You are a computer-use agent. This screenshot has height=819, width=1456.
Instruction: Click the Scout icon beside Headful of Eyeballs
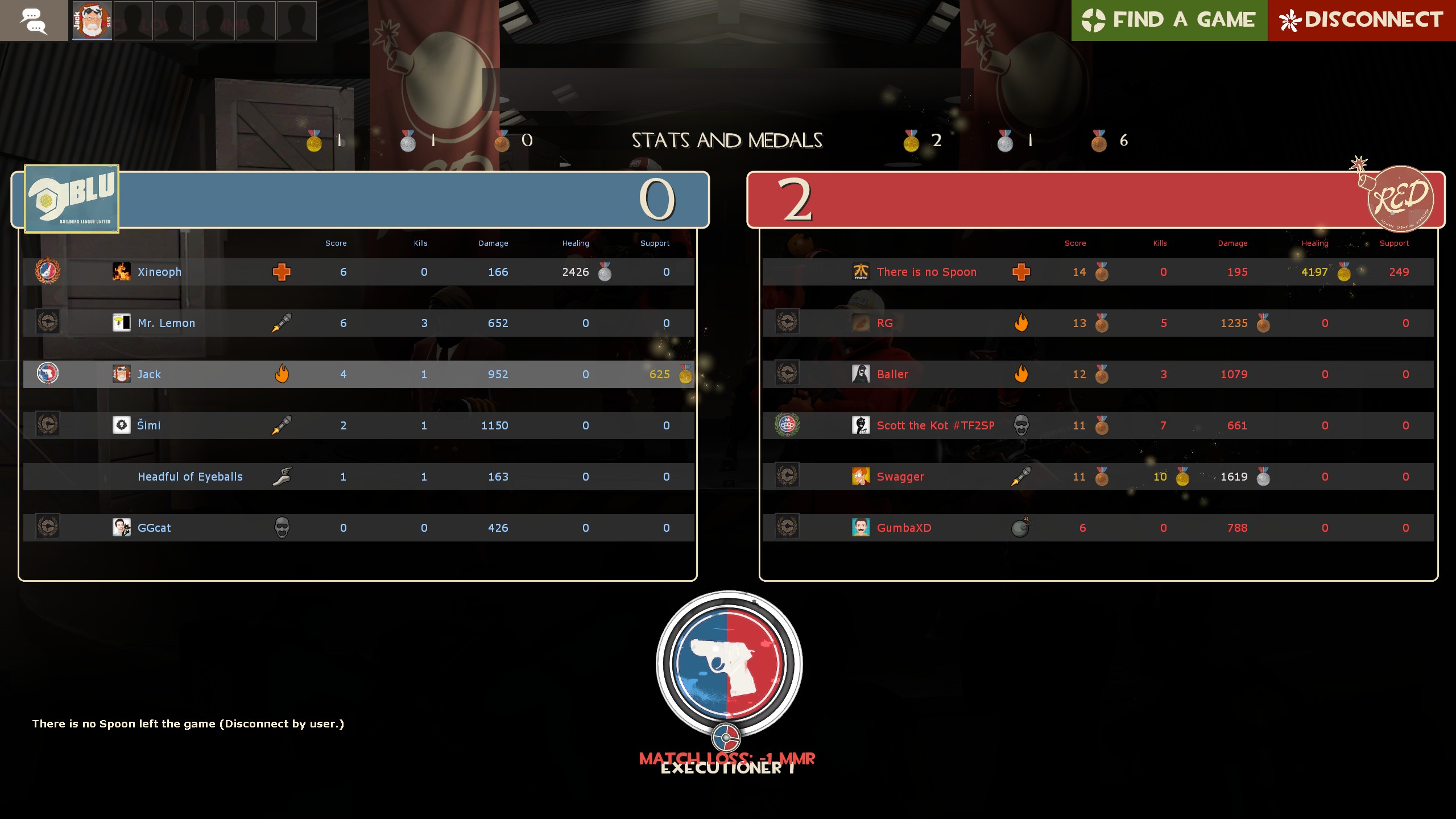283,477
